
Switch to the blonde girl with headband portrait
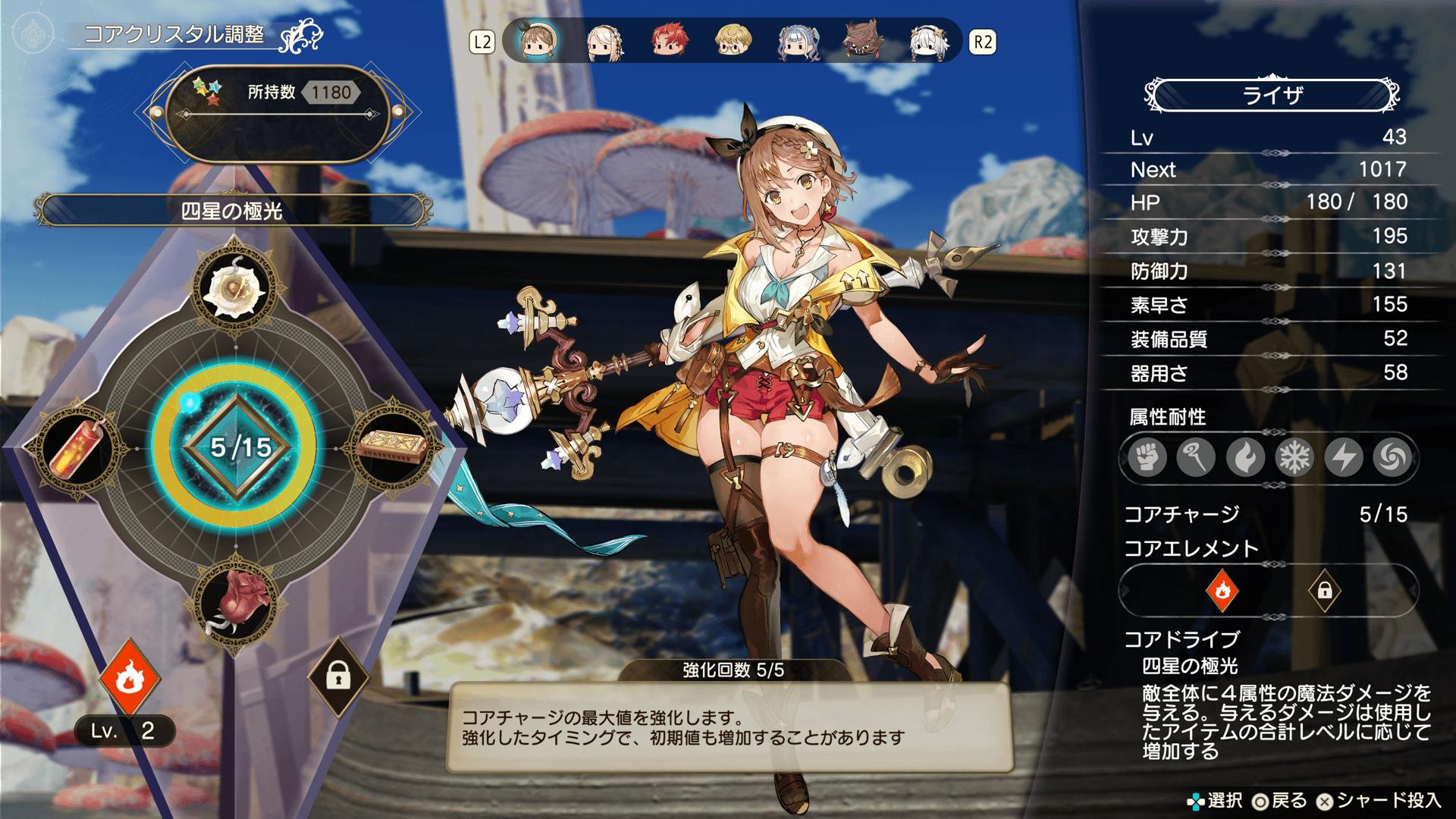604,42
